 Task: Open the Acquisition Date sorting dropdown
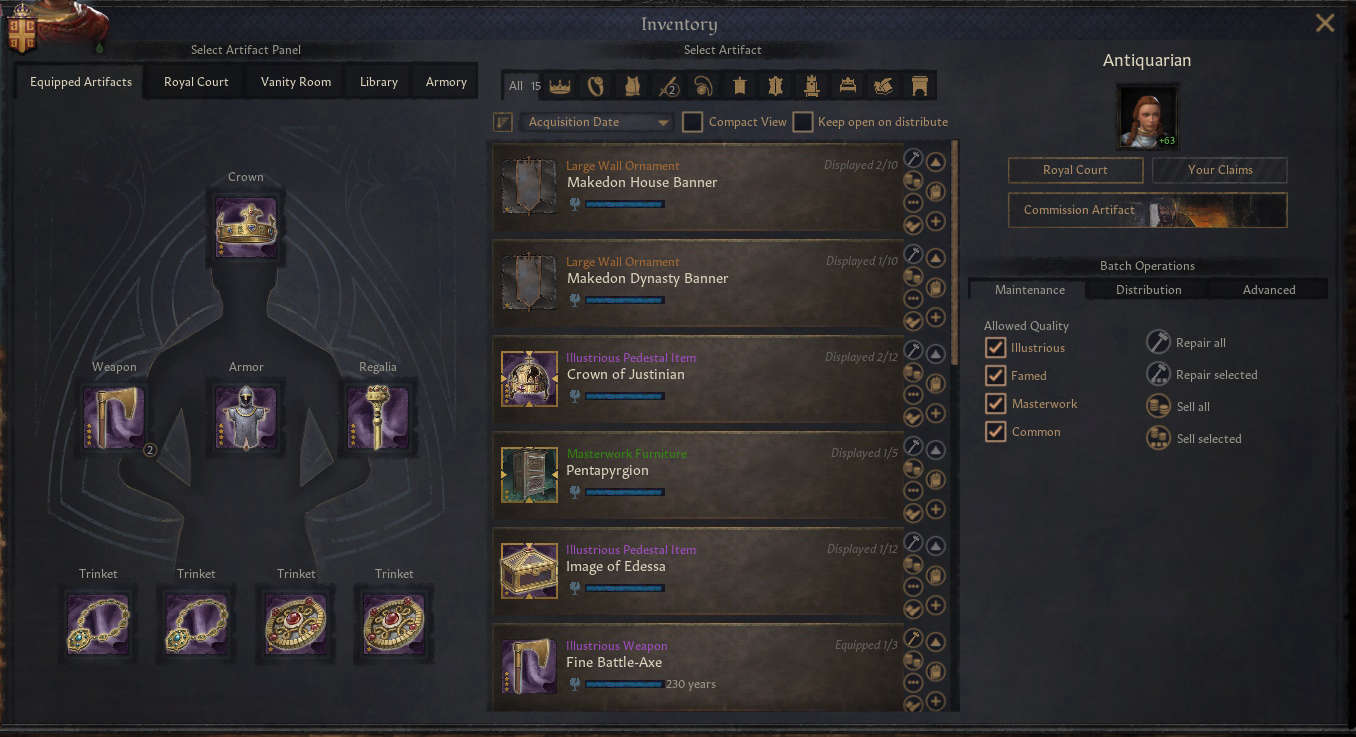pos(594,121)
